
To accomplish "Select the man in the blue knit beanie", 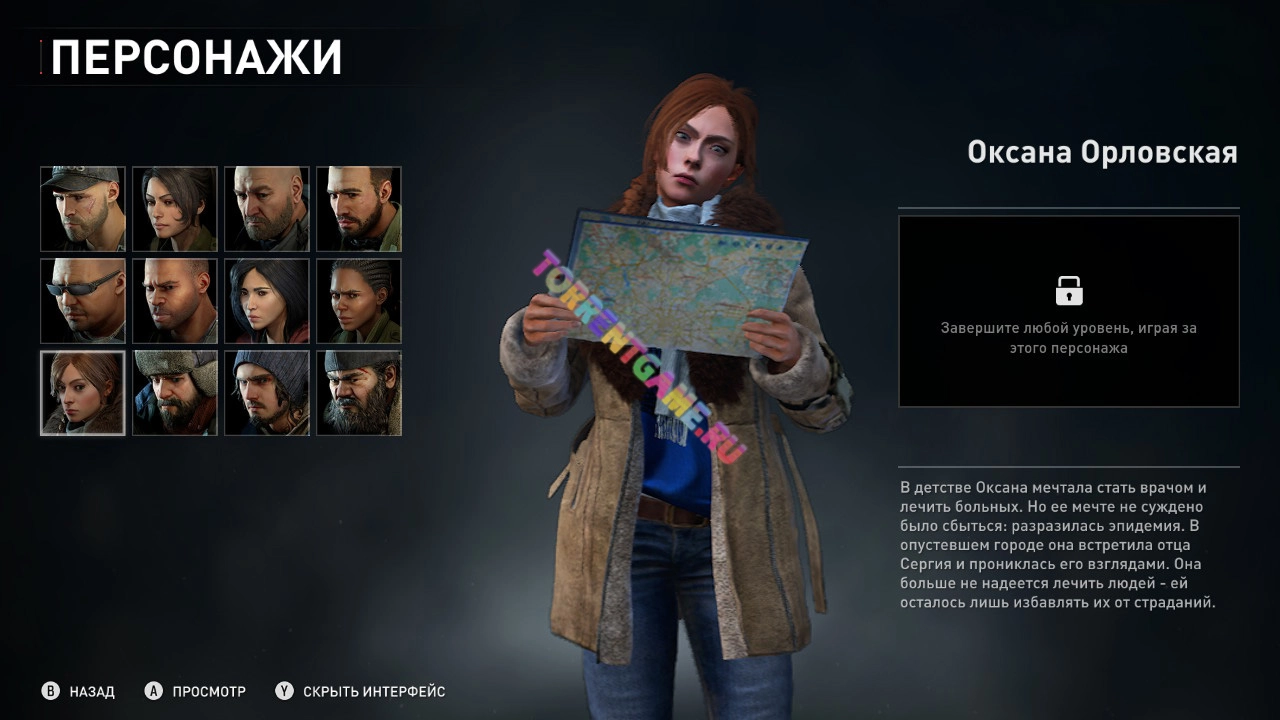I will [267, 393].
